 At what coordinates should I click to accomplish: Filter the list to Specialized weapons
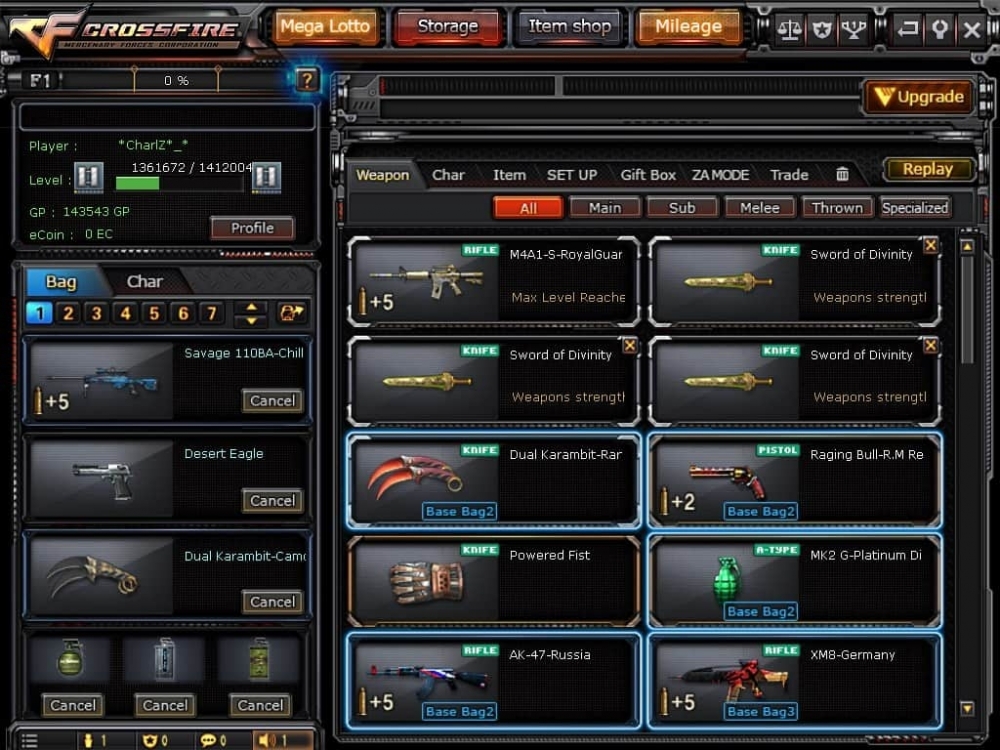click(x=914, y=208)
